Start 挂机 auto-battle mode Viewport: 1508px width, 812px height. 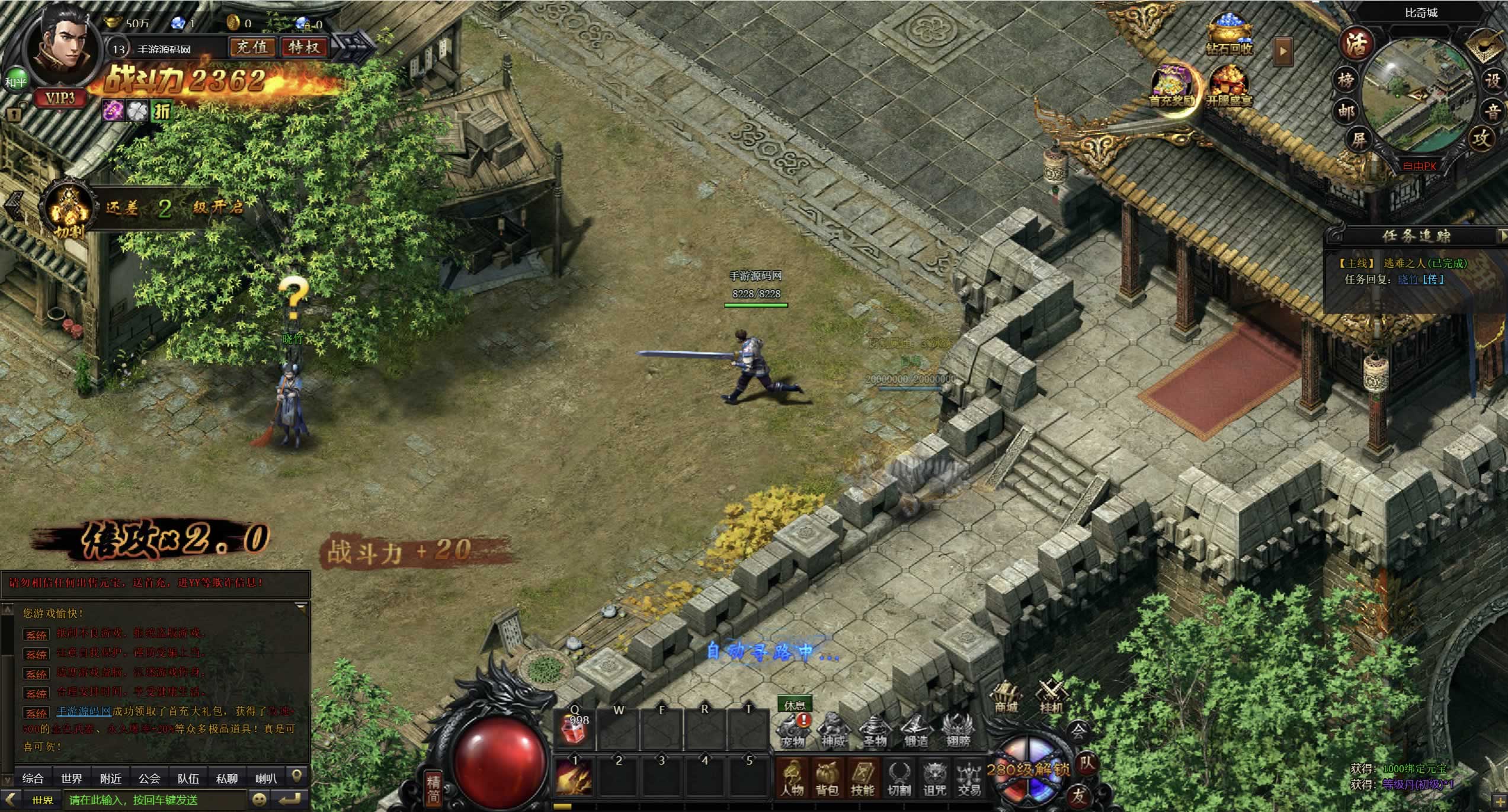(1051, 697)
